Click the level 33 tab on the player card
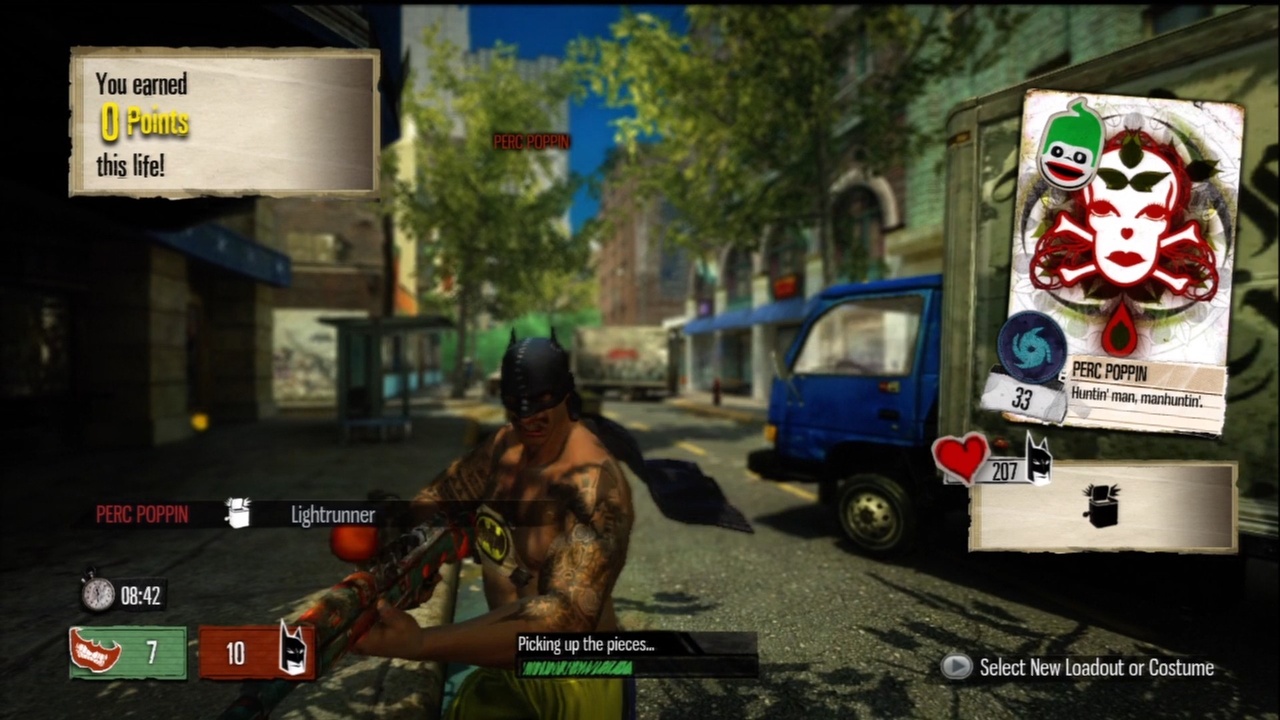The width and height of the screenshot is (1280, 720). (1023, 398)
